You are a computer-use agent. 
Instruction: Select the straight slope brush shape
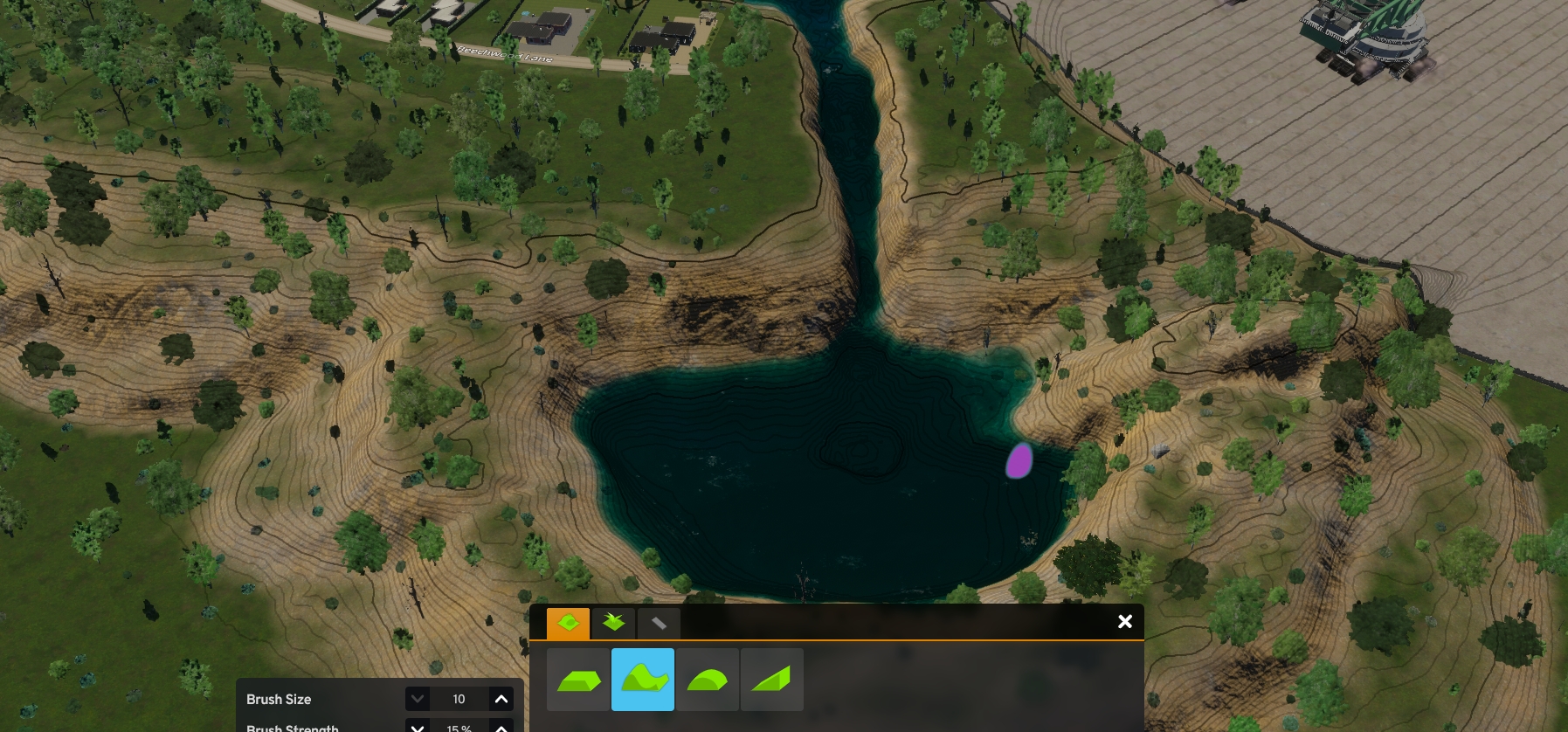pyautogui.click(x=772, y=679)
